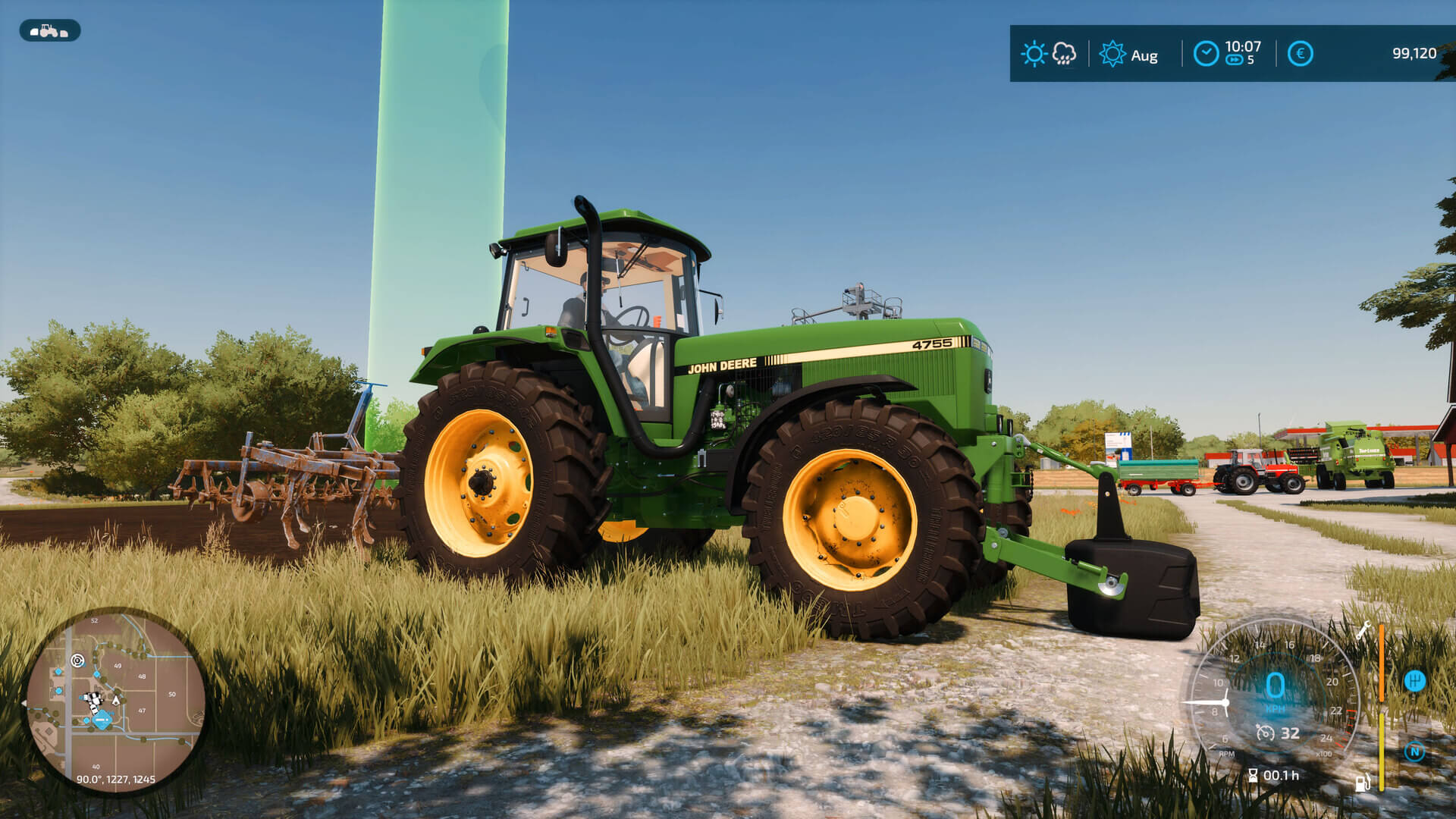Select the blue gear shift indicator icon

pyautogui.click(x=1414, y=681)
